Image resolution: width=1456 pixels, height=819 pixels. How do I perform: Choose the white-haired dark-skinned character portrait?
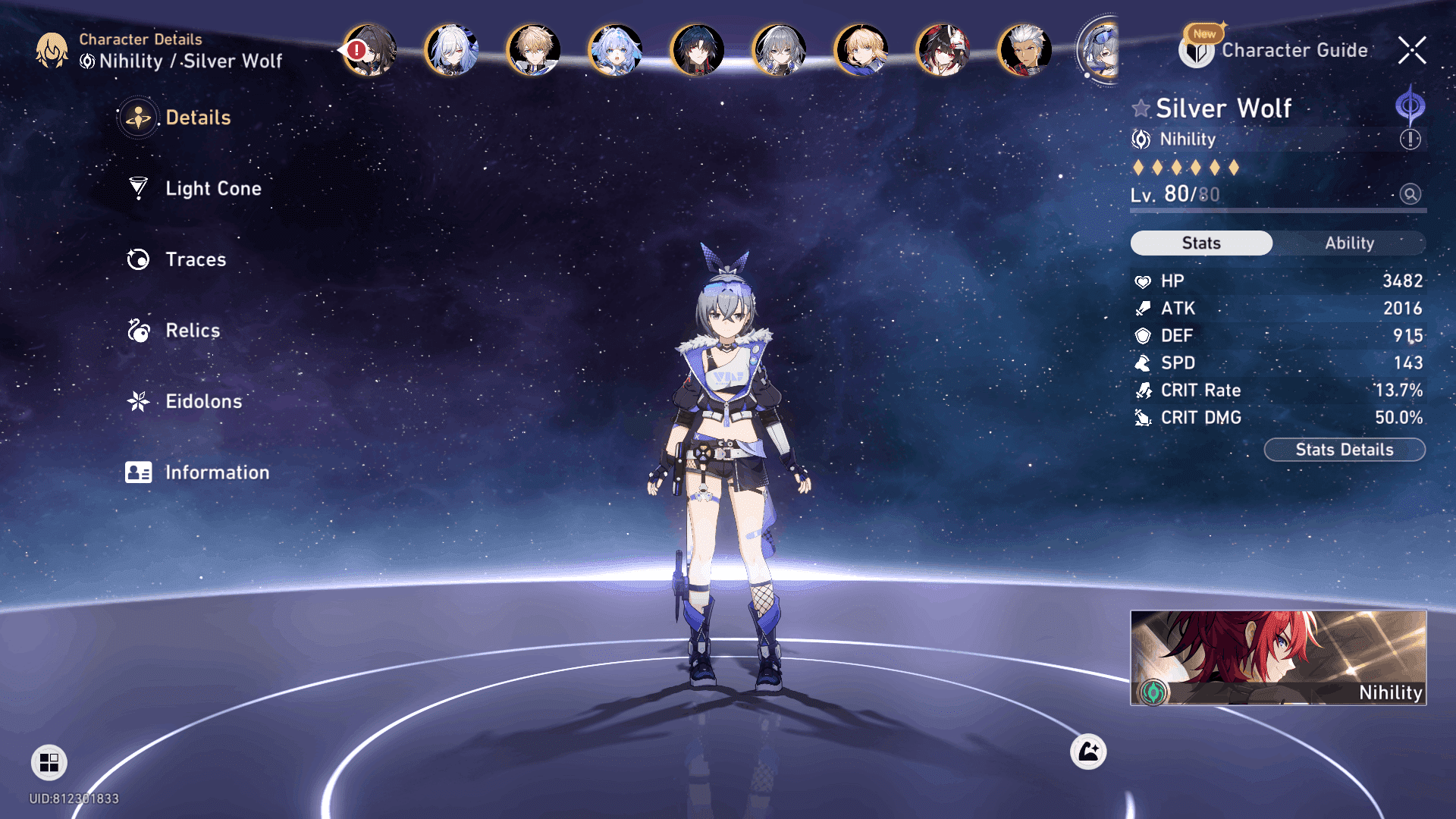tap(1025, 50)
